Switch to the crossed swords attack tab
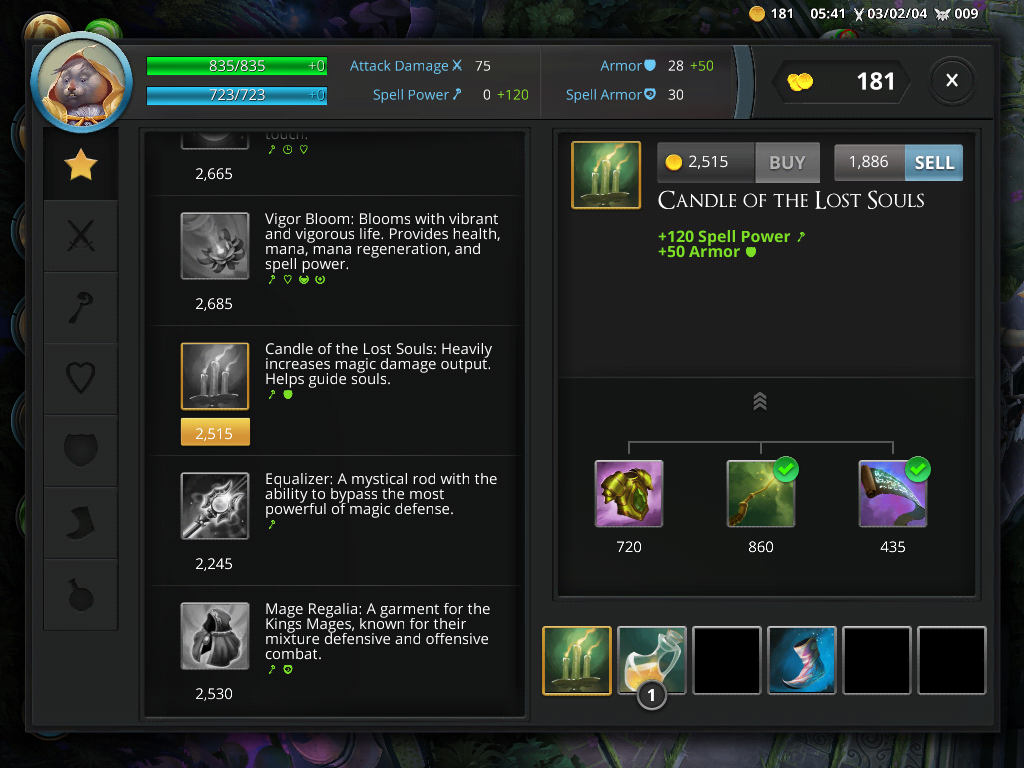 point(80,237)
